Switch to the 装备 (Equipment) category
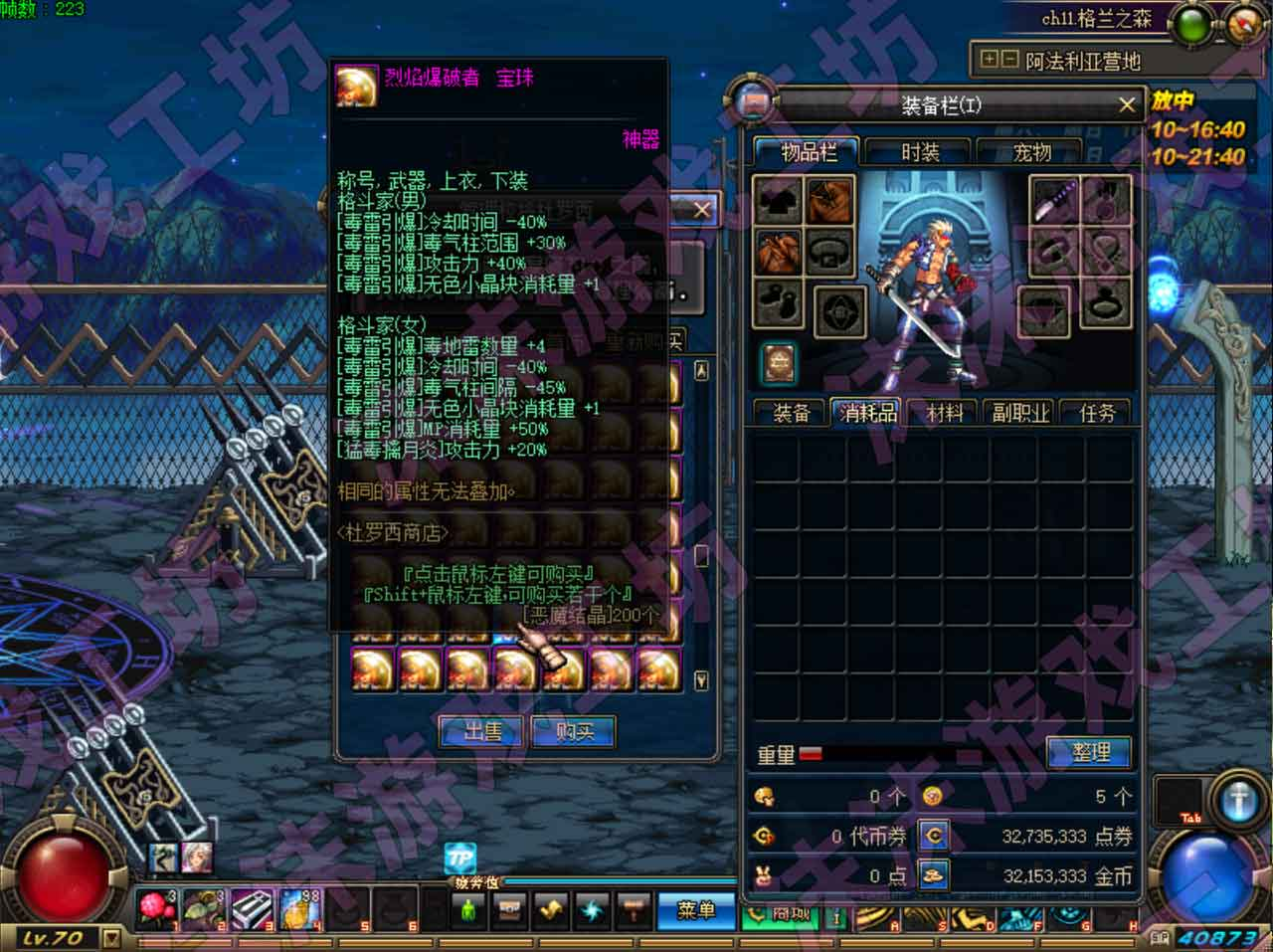Viewport: 1273px width, 952px height. point(791,413)
